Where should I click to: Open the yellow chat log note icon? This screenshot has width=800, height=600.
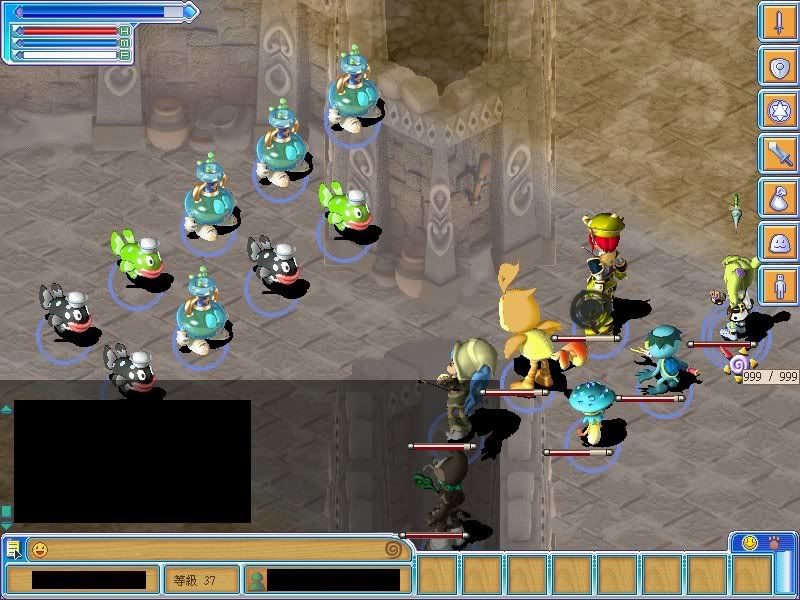[x=13, y=549]
